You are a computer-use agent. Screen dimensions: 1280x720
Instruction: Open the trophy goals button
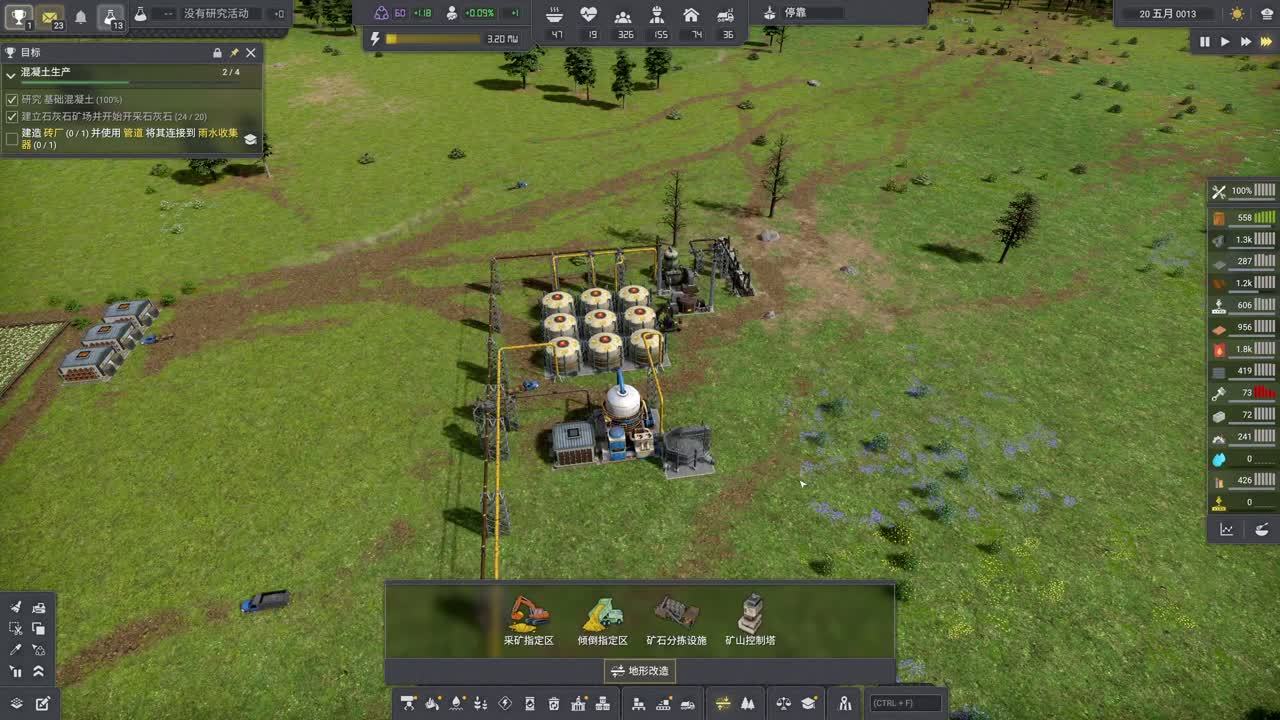19,15
